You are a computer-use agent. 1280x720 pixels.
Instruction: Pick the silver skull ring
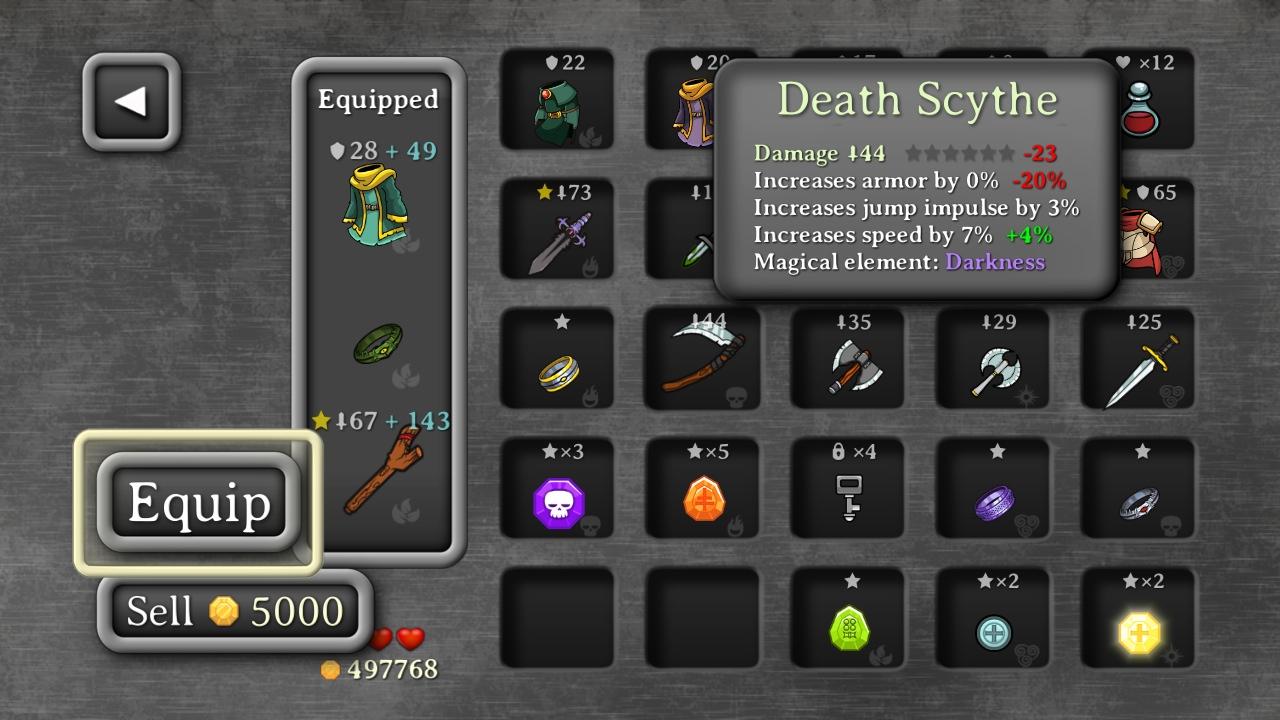click(x=1137, y=490)
